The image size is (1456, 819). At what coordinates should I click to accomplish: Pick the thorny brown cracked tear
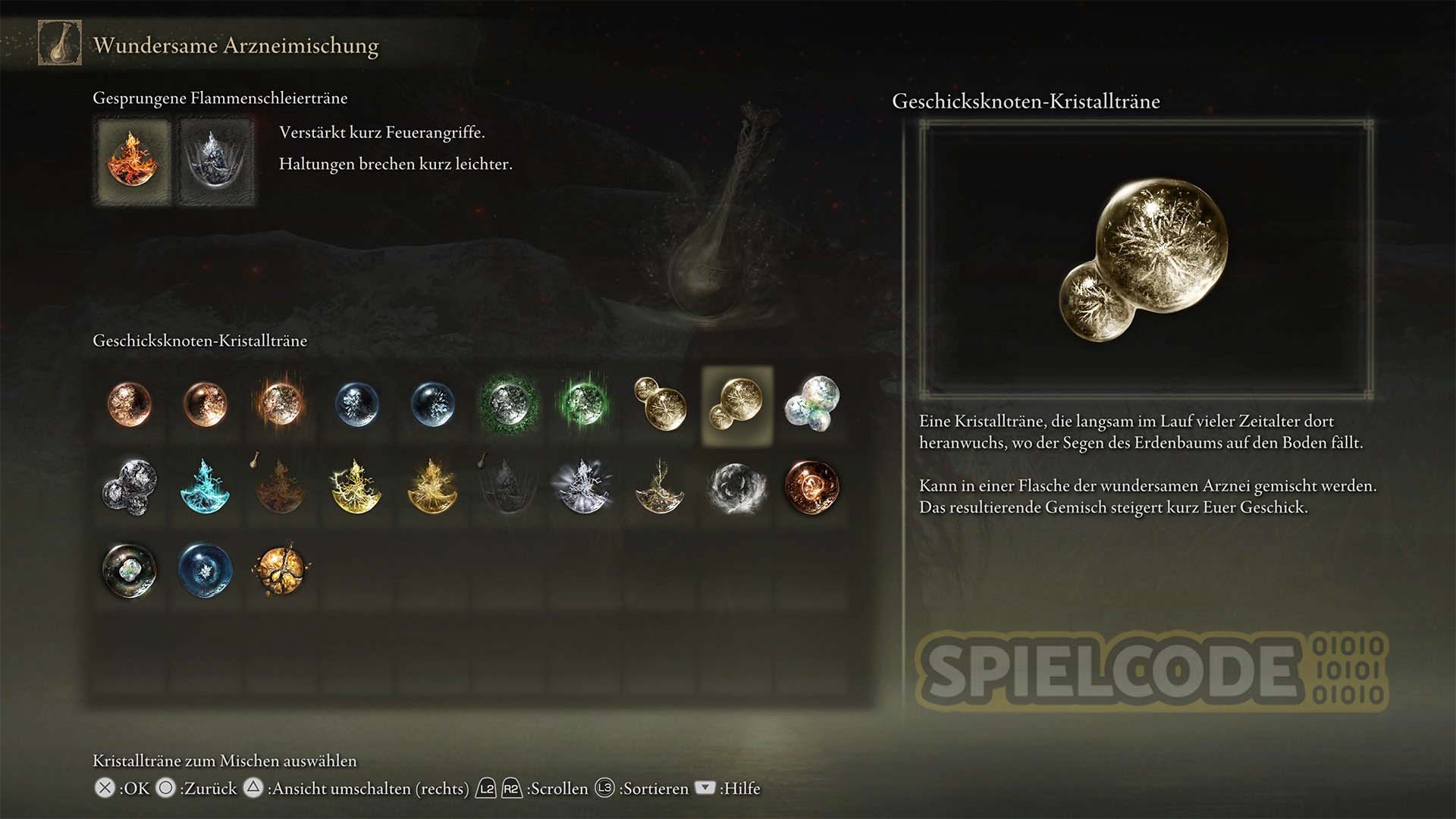tap(660, 486)
